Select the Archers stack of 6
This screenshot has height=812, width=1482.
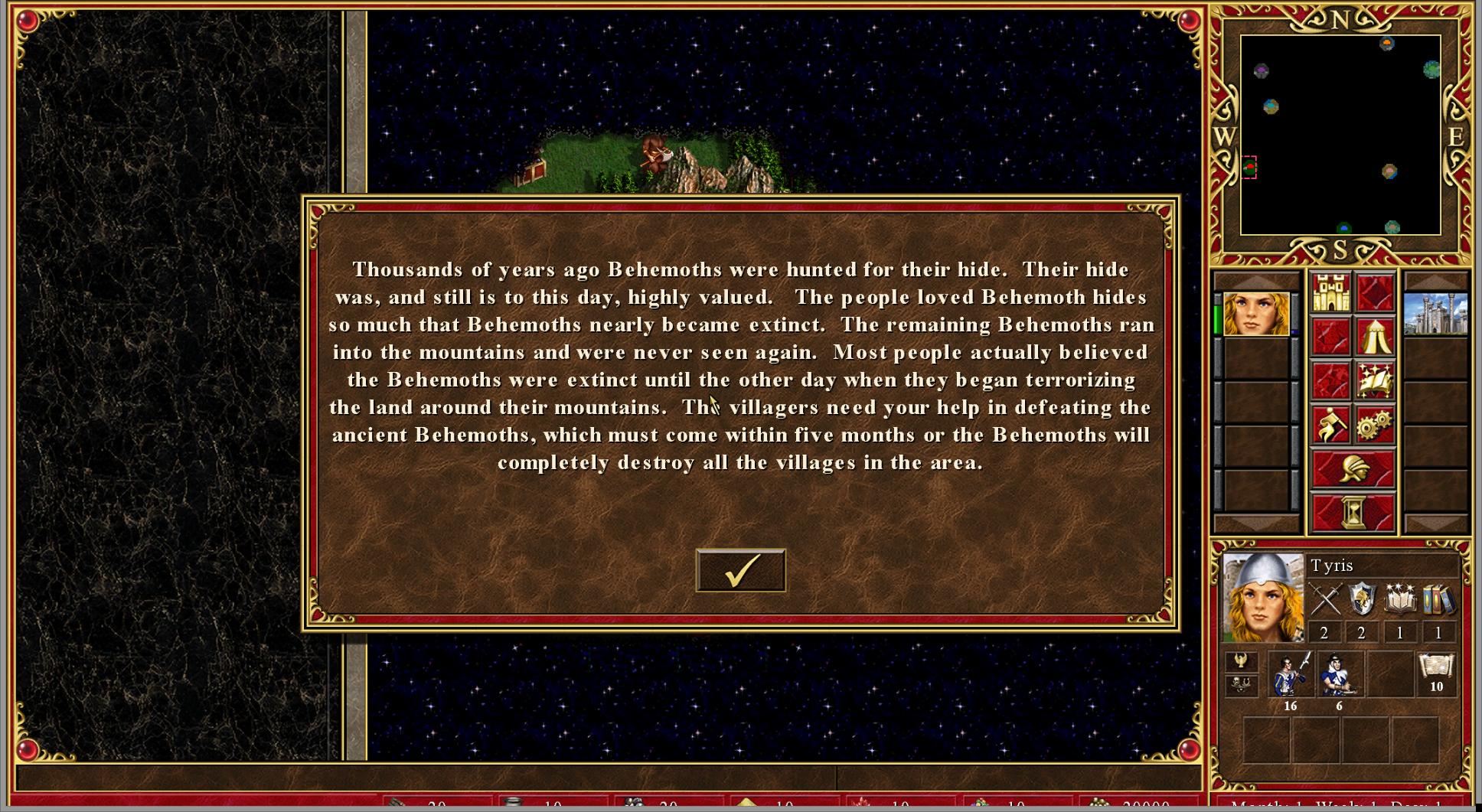tap(1339, 674)
